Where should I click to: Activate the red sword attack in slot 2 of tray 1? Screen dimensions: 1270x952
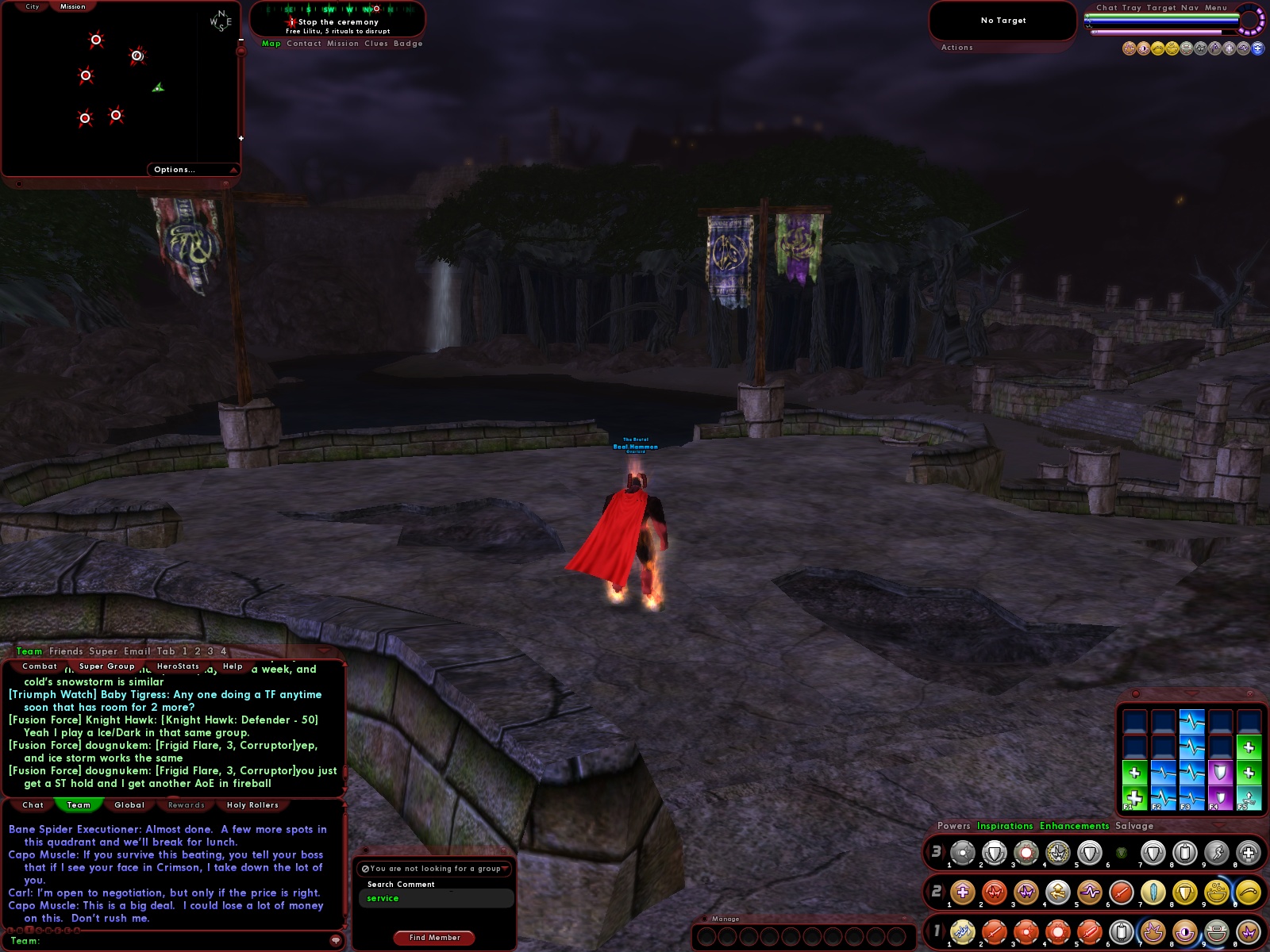click(x=993, y=931)
